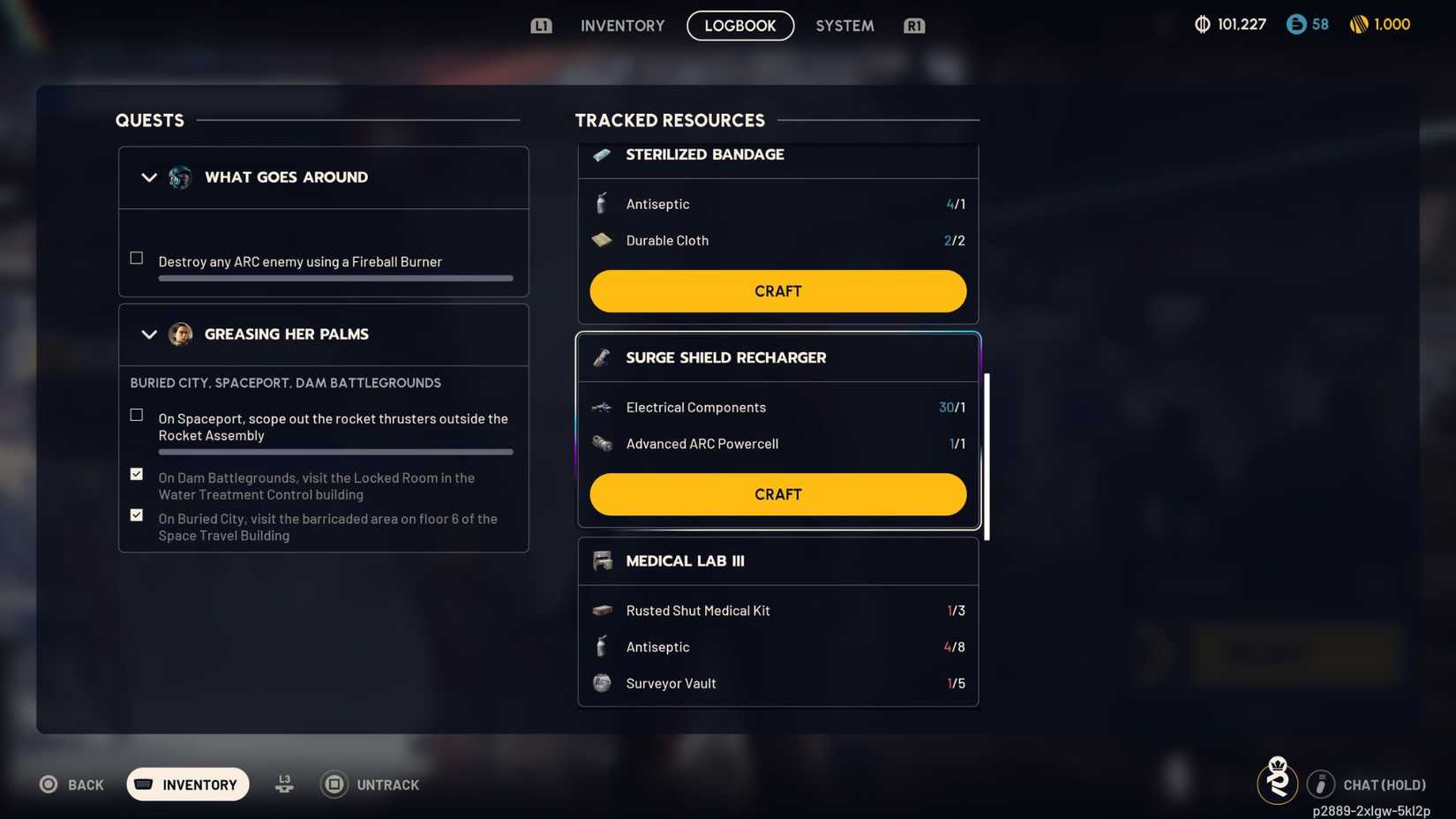Click the Surveyor Vault icon
This screenshot has height=819, width=1456.
(x=601, y=682)
